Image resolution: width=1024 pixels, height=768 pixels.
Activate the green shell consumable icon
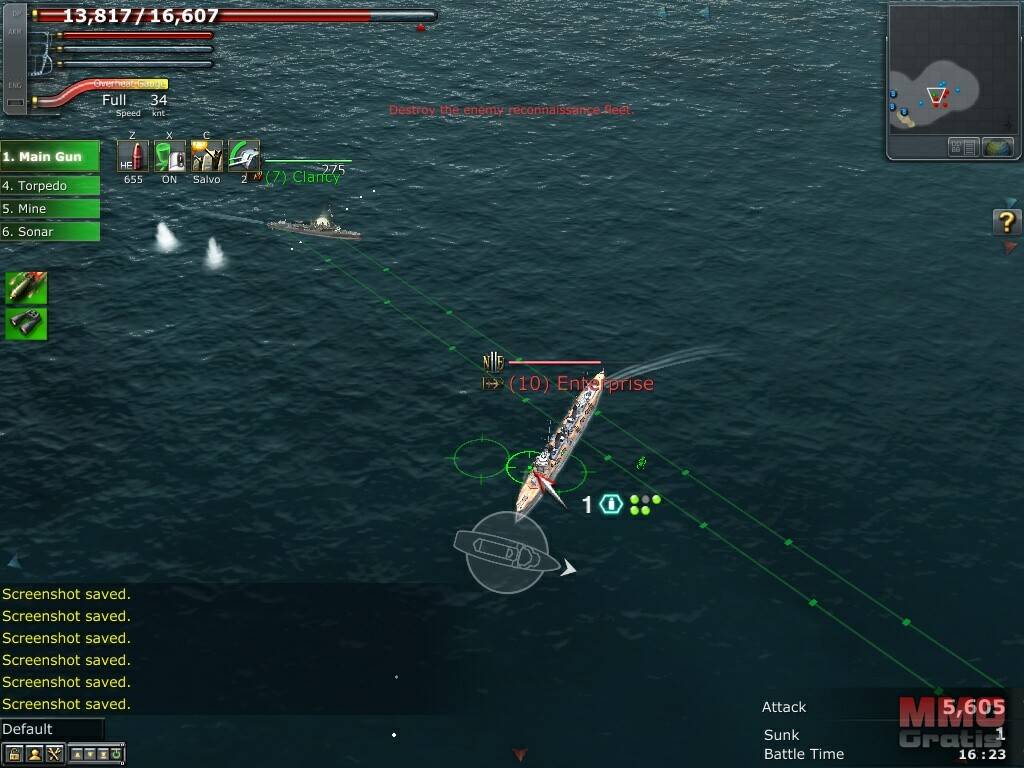click(26, 288)
